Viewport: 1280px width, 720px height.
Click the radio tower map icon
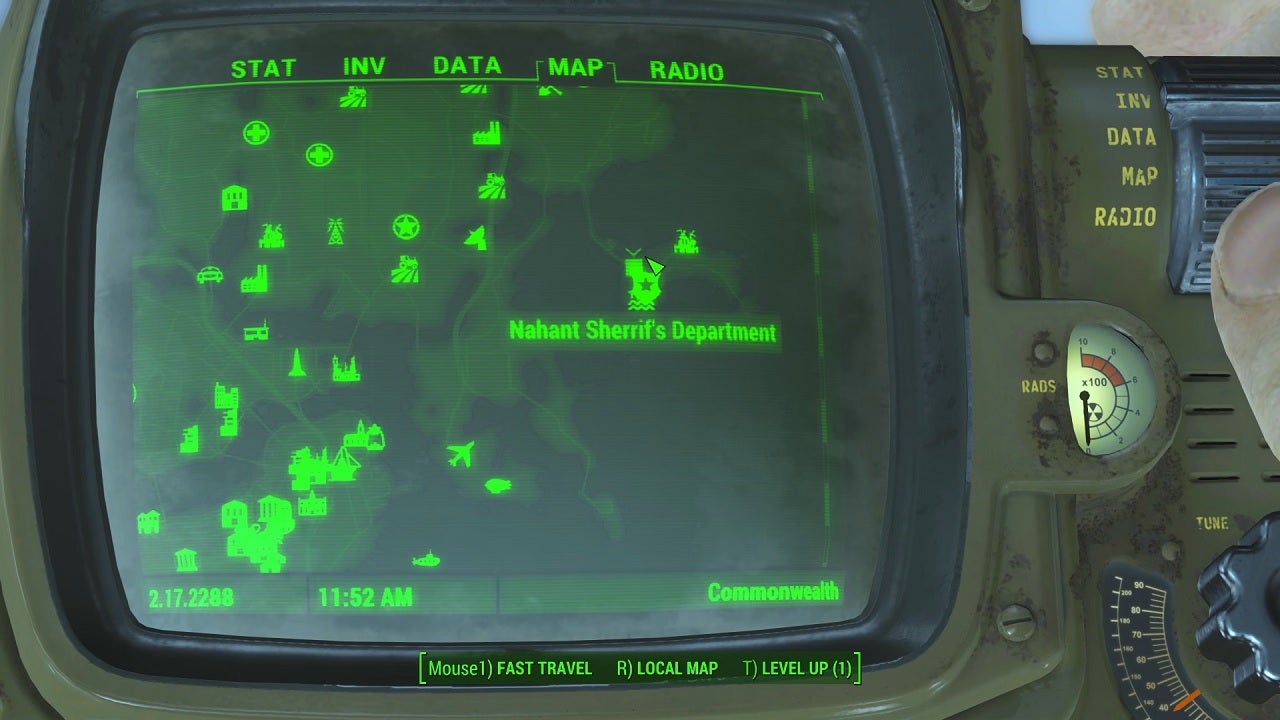pos(336,230)
